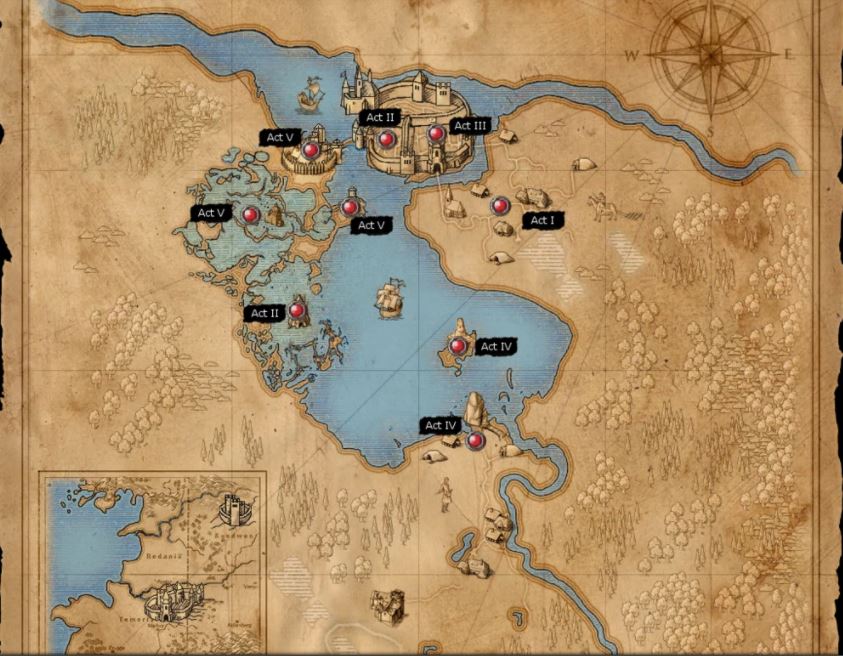Screen dimensions: 843x656
Task: Select the Act III marker in the walled city
Action: point(436,133)
